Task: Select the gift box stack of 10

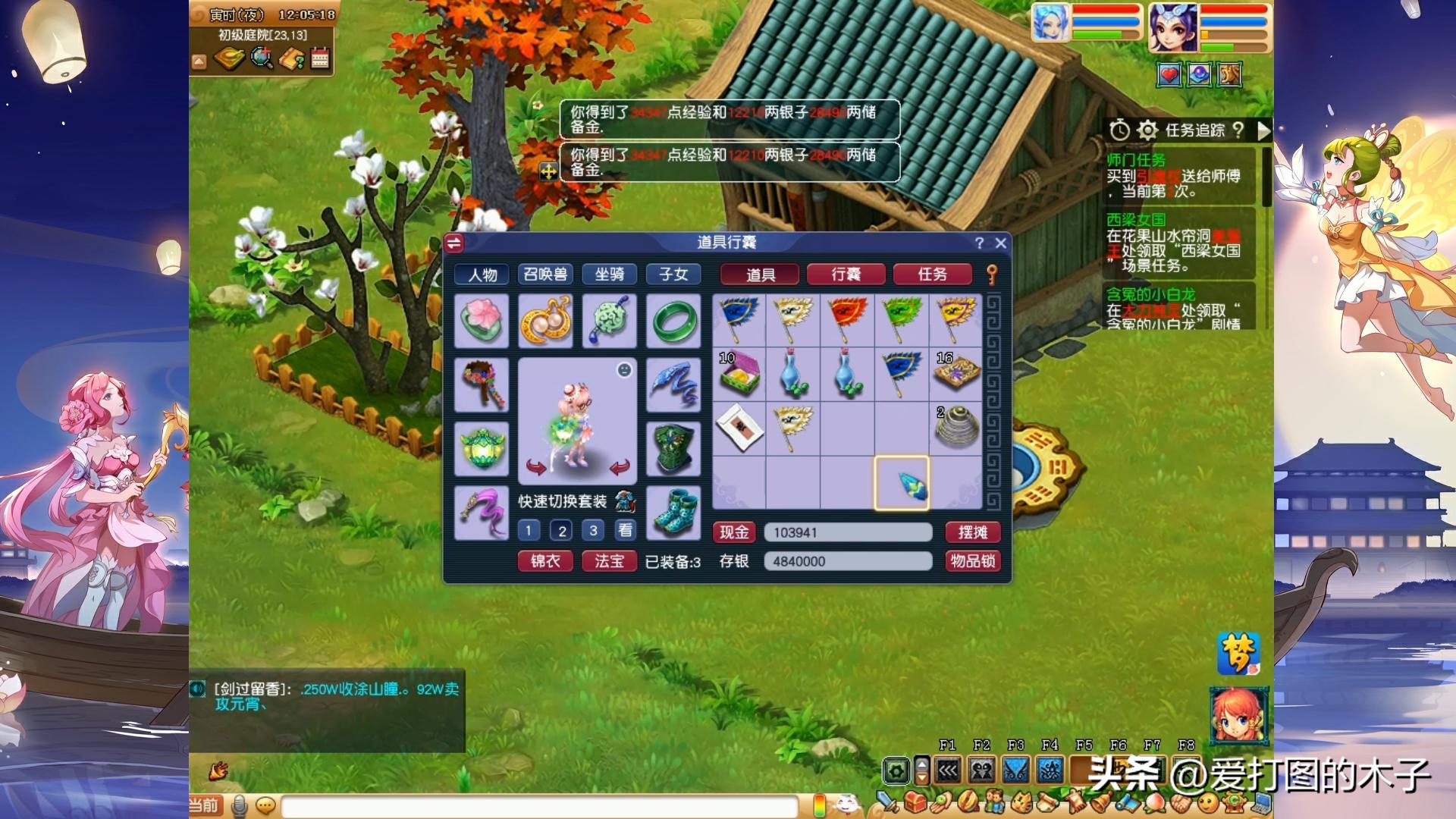Action: pyautogui.click(x=739, y=374)
